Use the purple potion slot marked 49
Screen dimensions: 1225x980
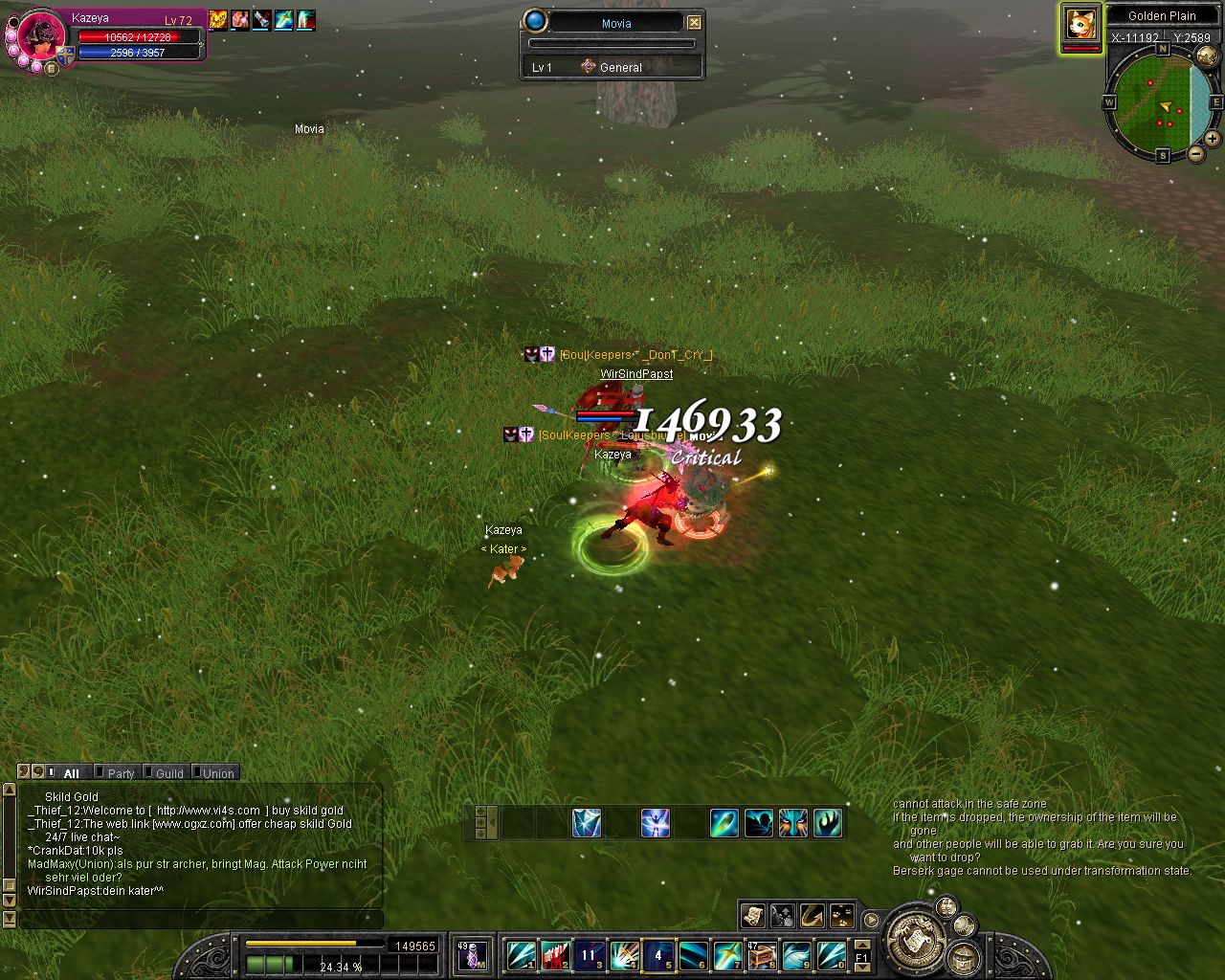pos(472,954)
